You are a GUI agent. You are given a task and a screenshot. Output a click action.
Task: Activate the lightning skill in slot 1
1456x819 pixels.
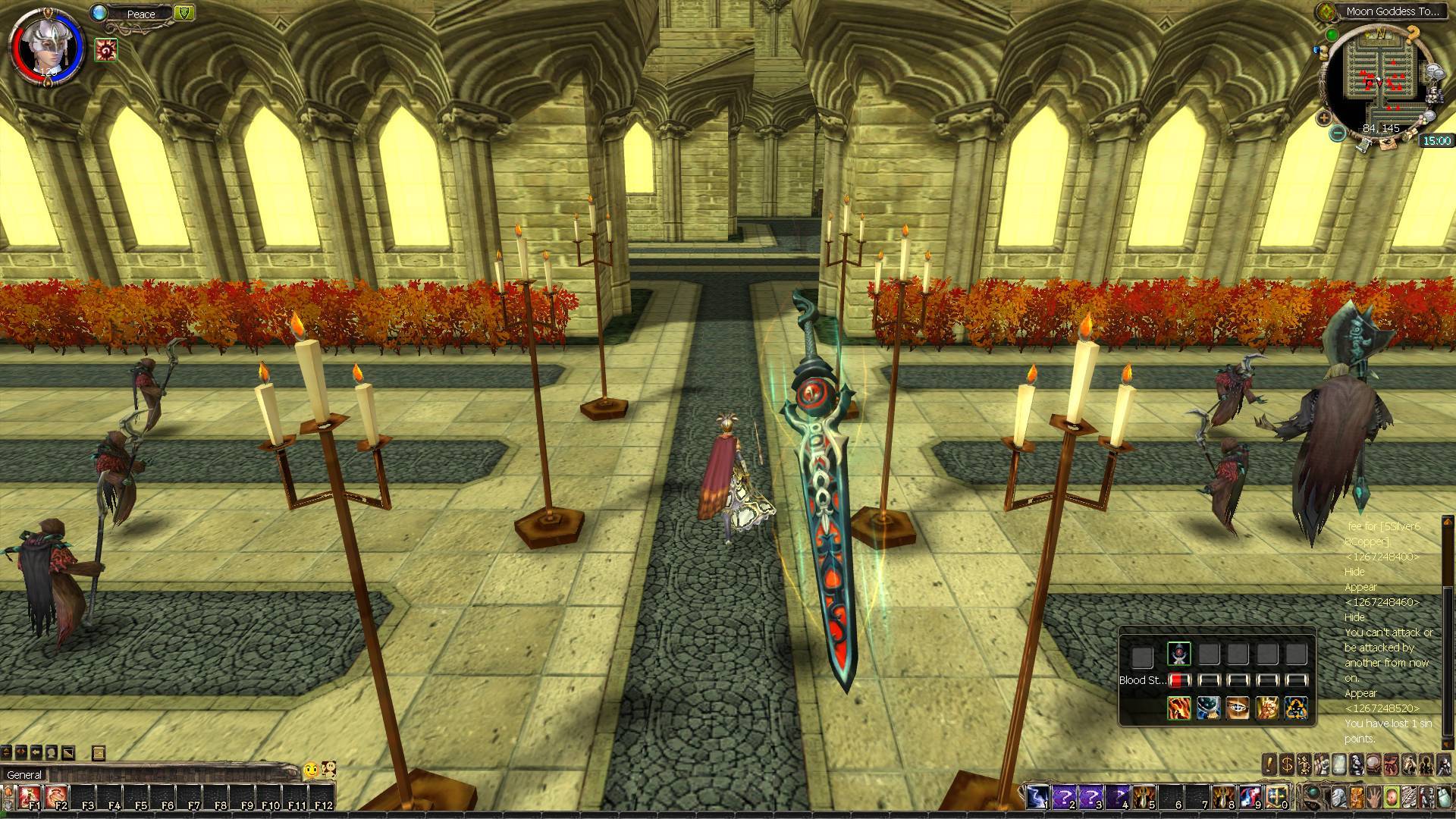[1037, 796]
